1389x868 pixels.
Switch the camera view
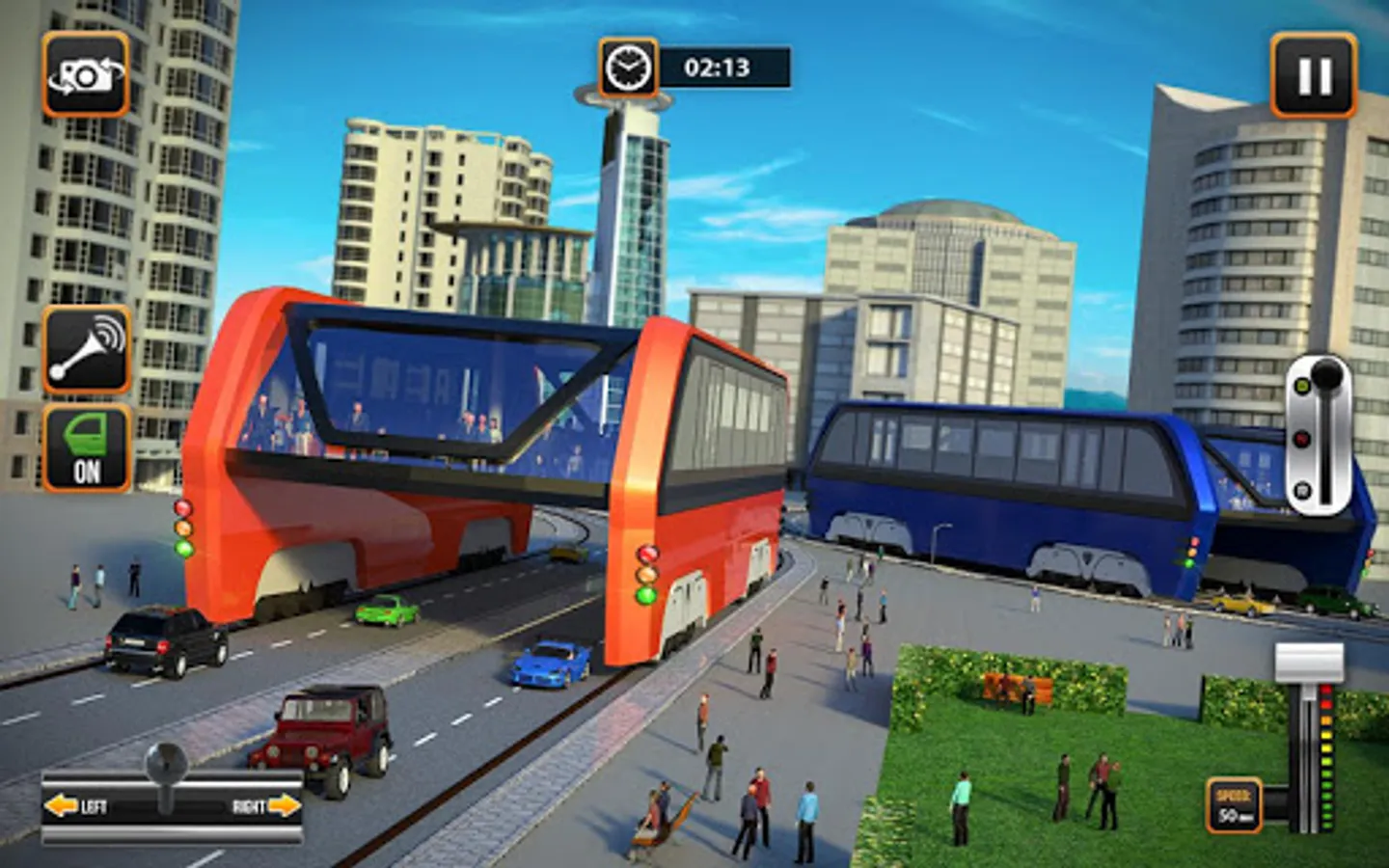coord(86,75)
